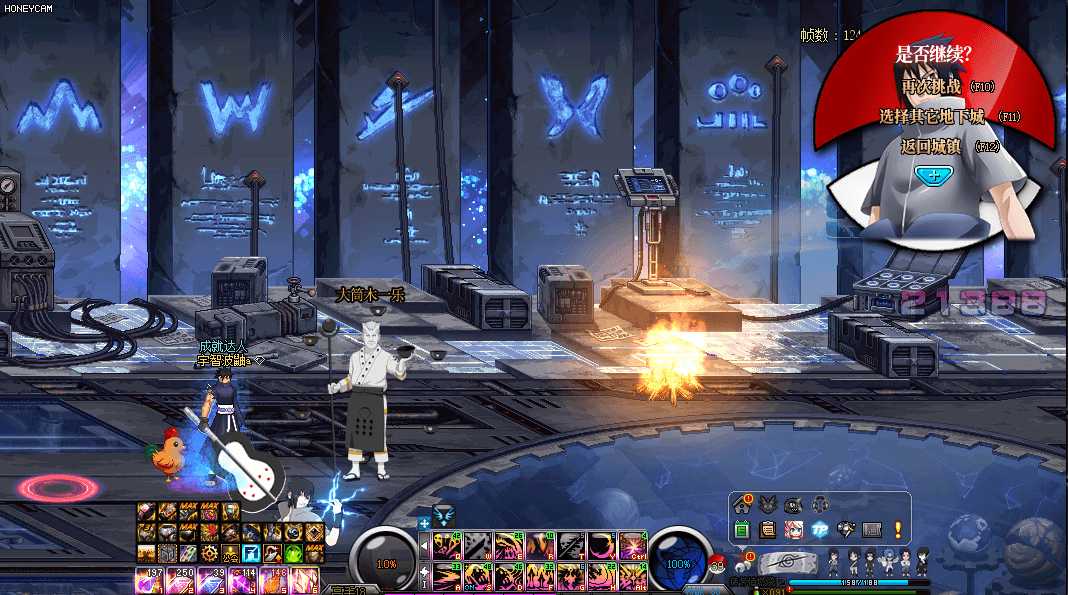The image size is (1068, 595).
Task: Open the green calendar icon
Action: click(x=742, y=529)
